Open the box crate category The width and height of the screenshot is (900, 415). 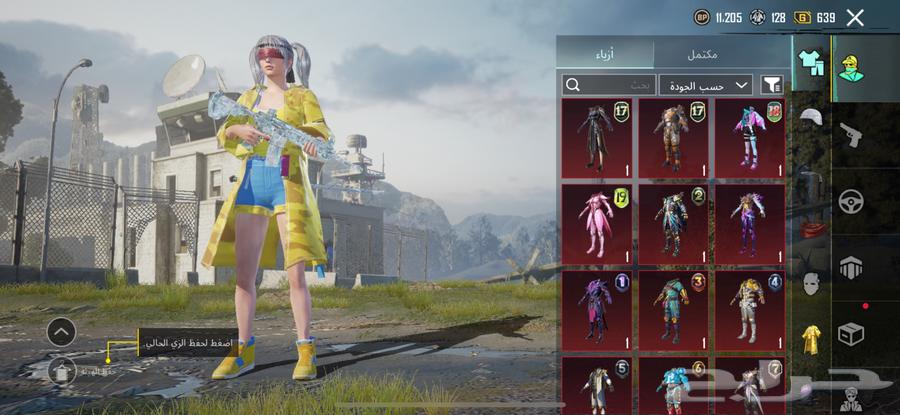(x=852, y=334)
